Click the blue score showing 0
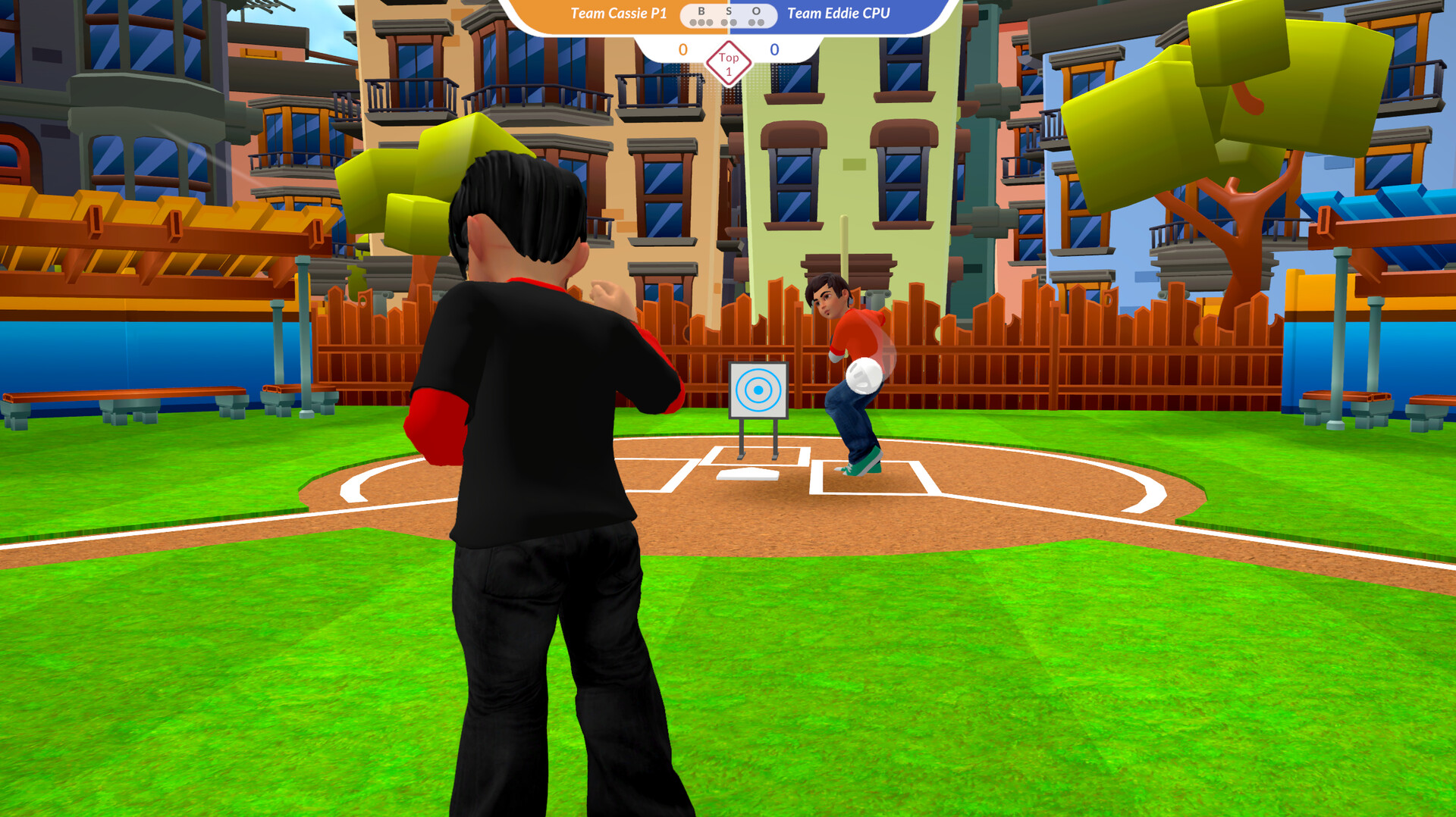 (x=774, y=49)
